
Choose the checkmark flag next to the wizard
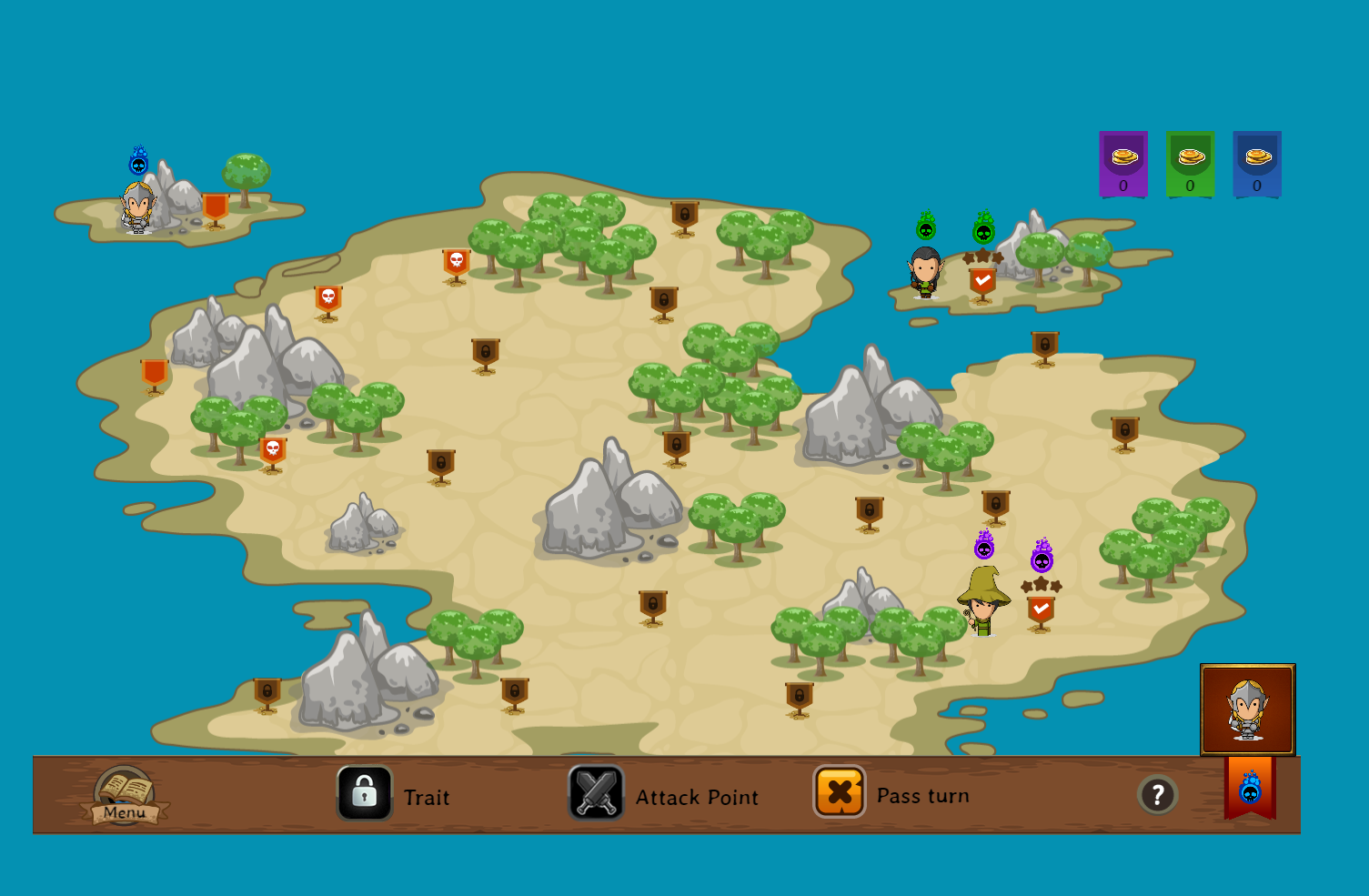(x=1041, y=611)
